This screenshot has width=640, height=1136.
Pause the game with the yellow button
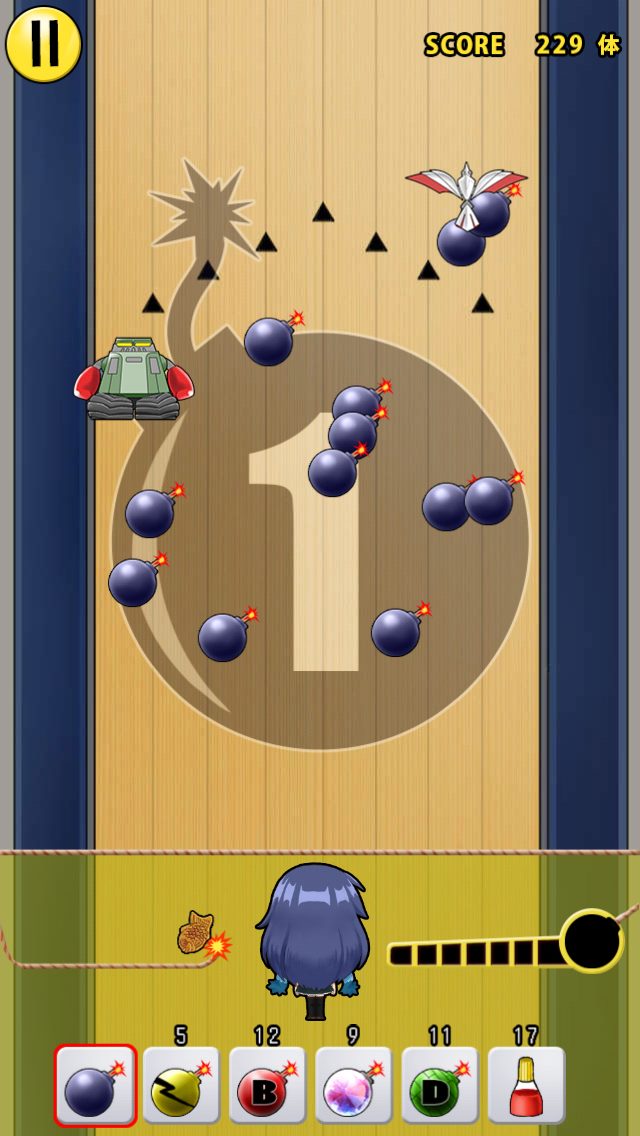coord(43,45)
